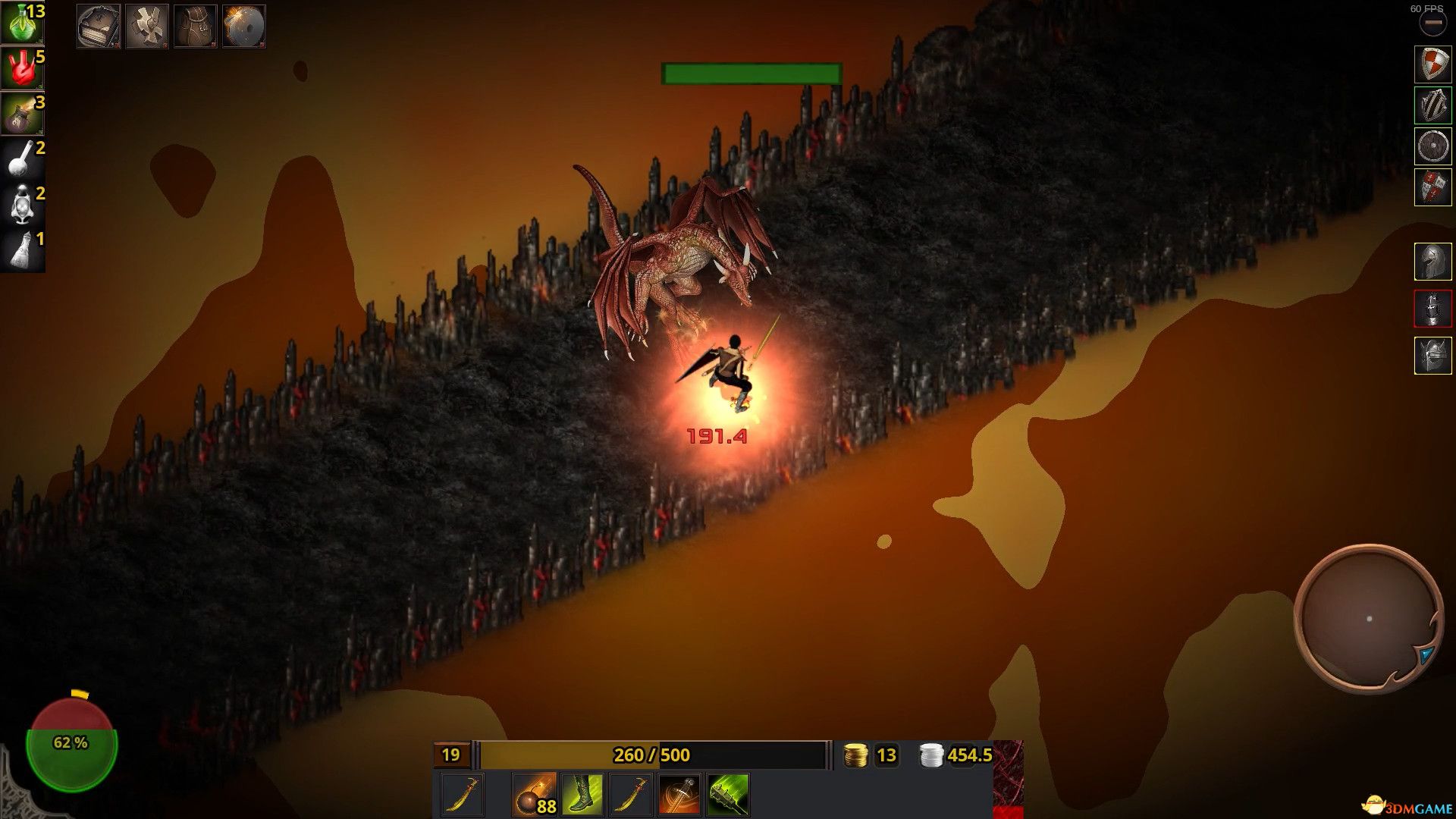Select the white round-bottom flask slot
1456x819 pixels.
click(x=22, y=159)
